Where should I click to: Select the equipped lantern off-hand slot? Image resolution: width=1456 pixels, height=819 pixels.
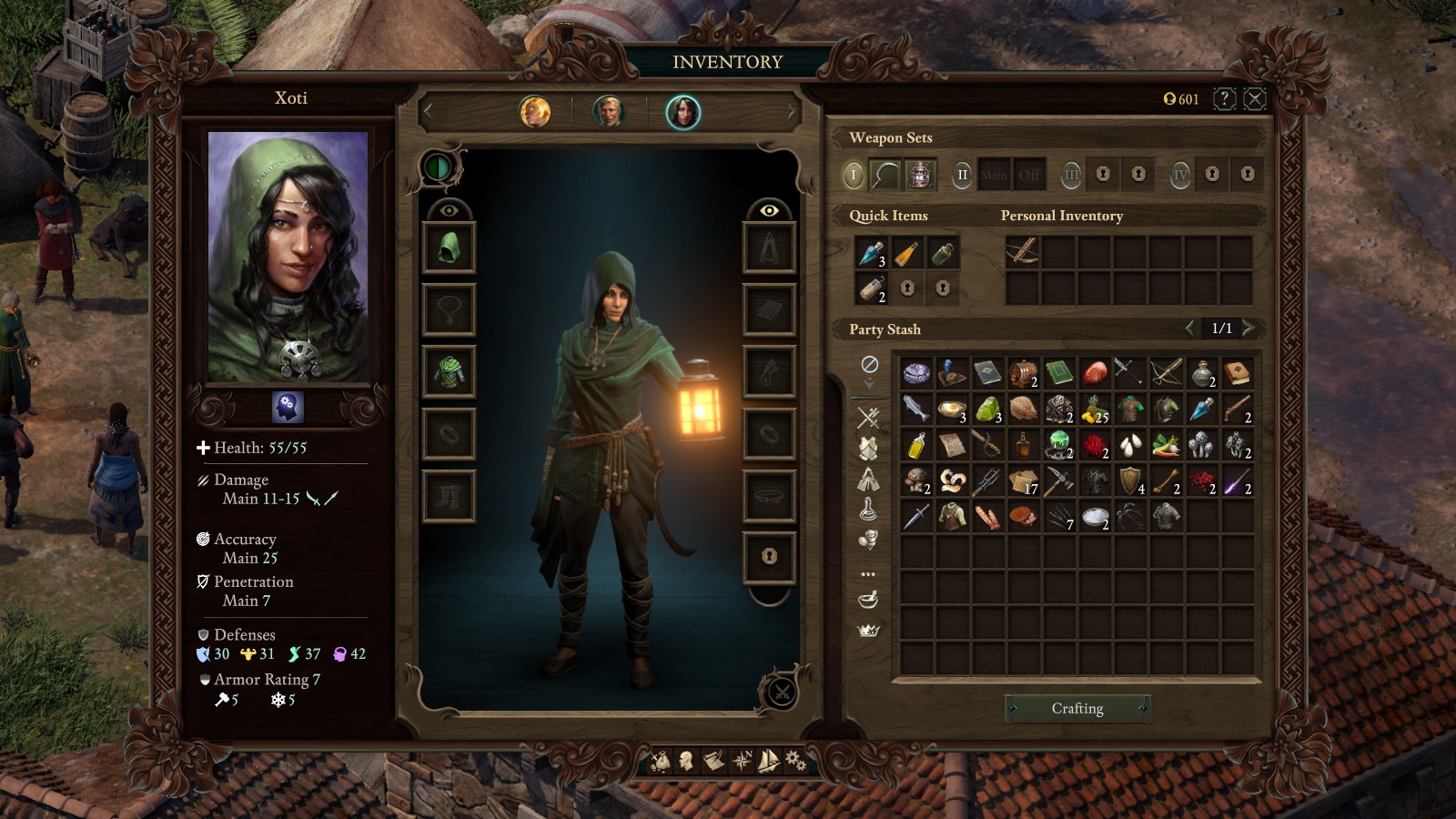click(x=920, y=174)
